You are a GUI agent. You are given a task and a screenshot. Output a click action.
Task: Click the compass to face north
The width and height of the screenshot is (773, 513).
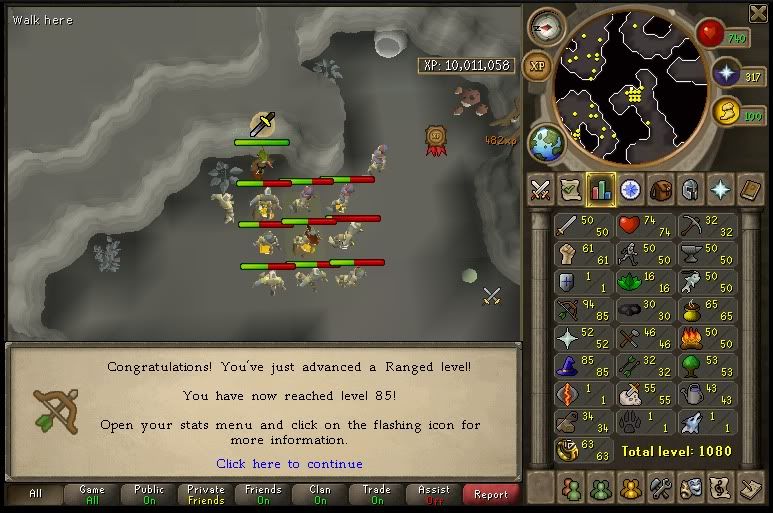(547, 27)
